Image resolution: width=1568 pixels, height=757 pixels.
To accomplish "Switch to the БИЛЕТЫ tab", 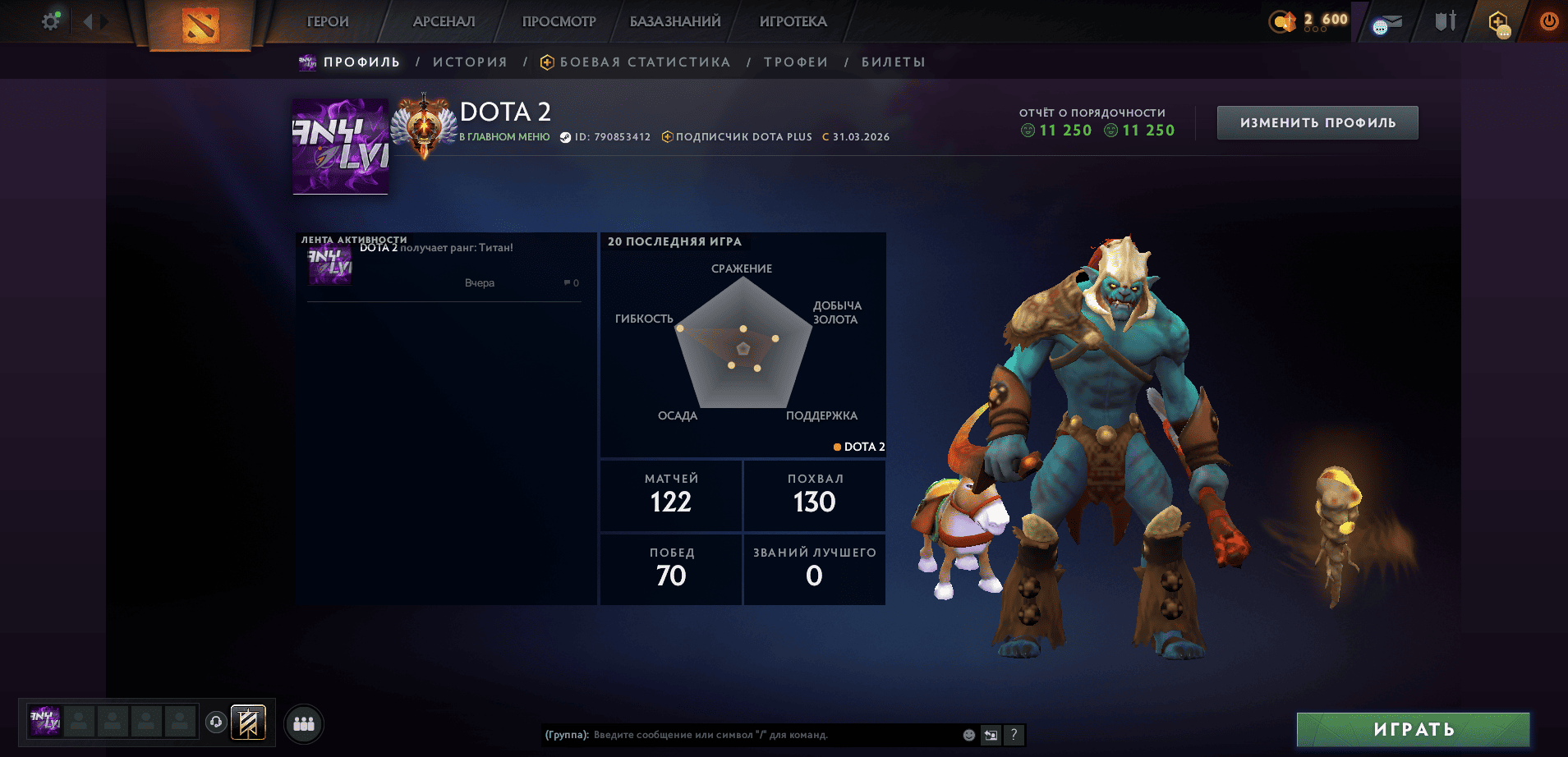I will pos(893,62).
